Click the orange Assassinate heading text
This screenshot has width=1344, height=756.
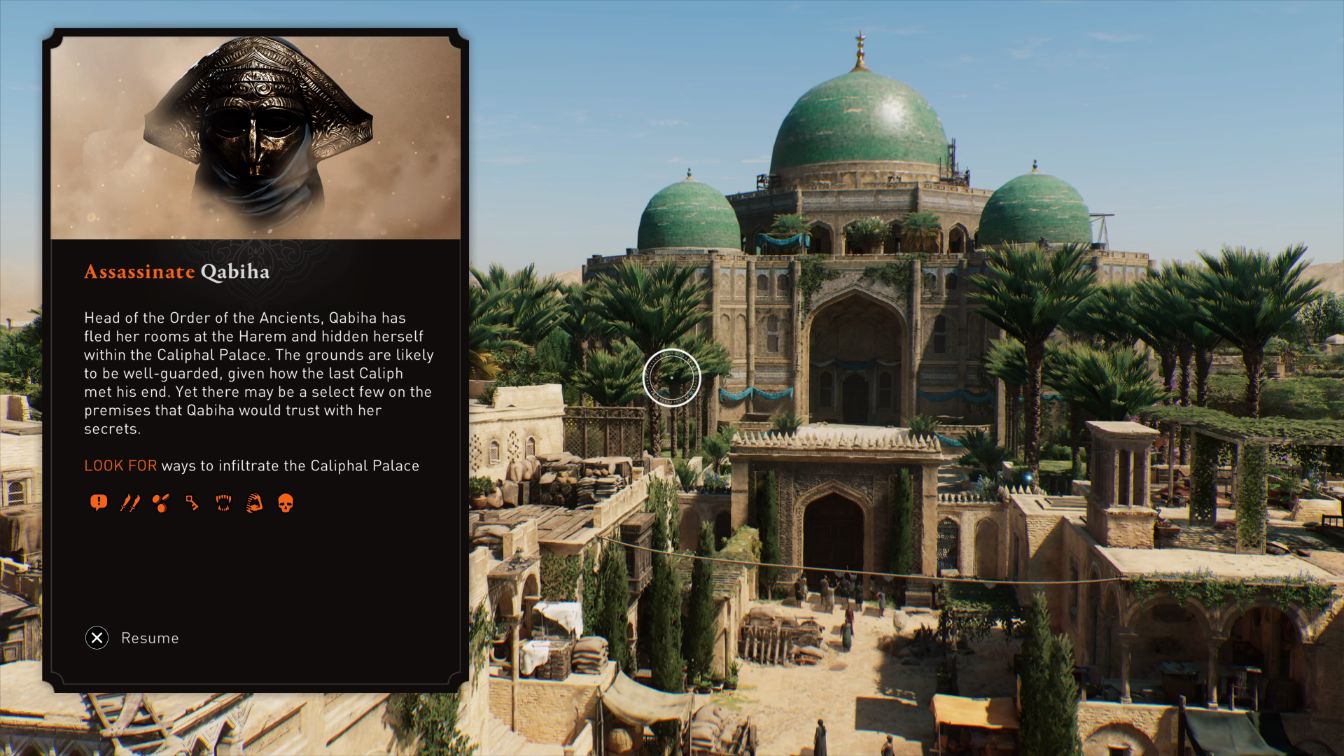[138, 271]
